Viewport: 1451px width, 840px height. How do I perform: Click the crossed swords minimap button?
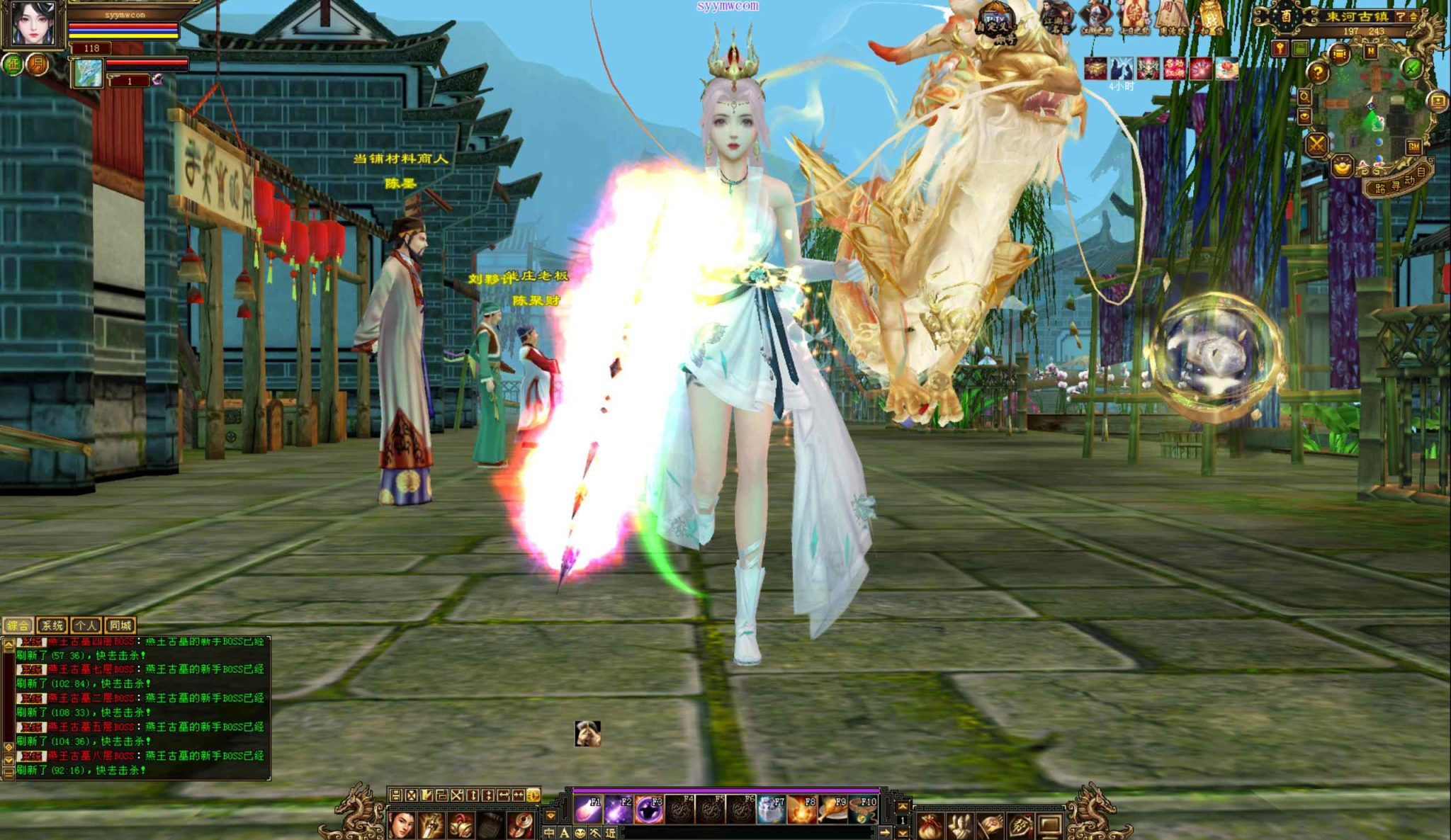[1316, 144]
